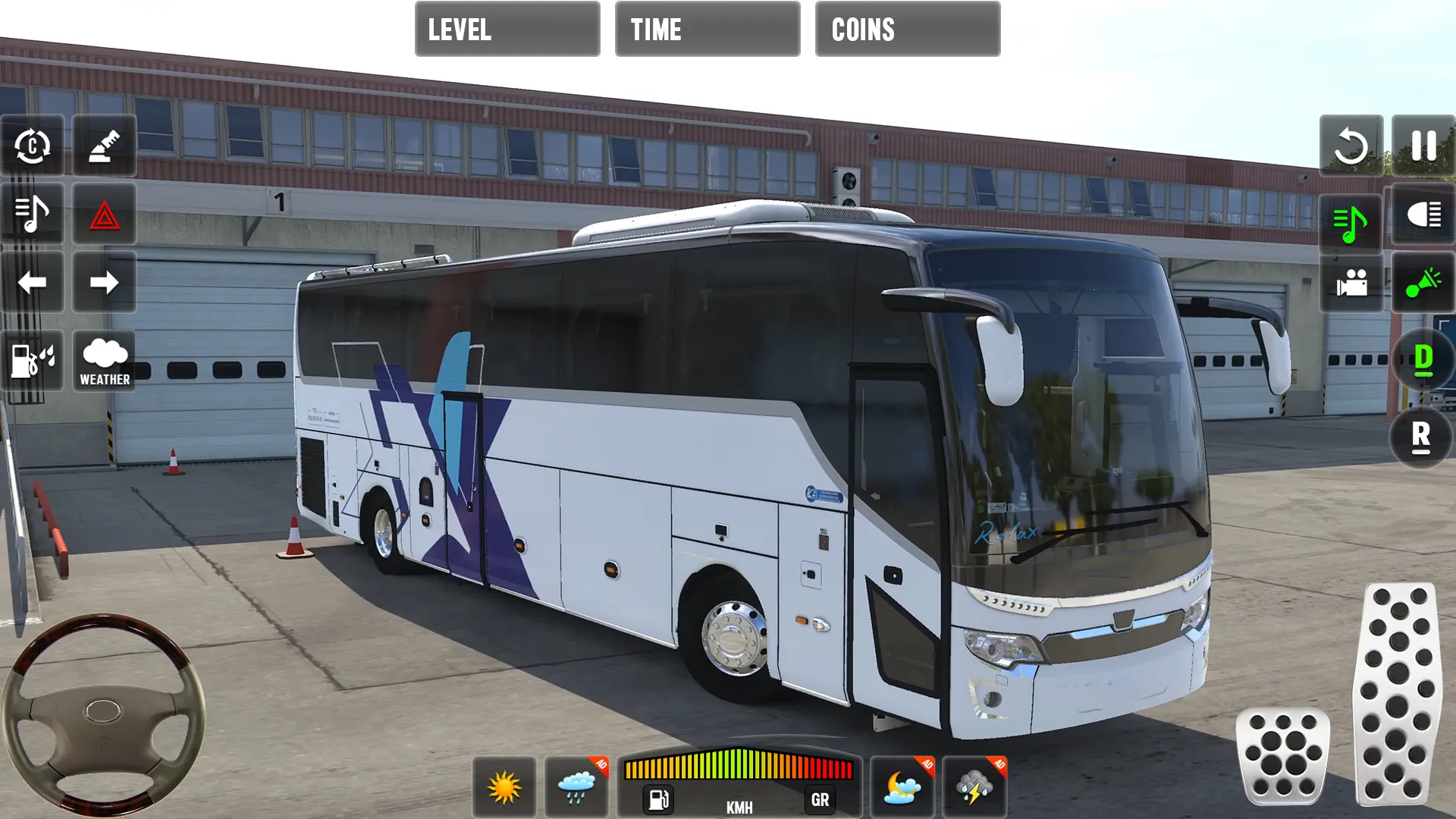Open the fuel station icon

32,361
